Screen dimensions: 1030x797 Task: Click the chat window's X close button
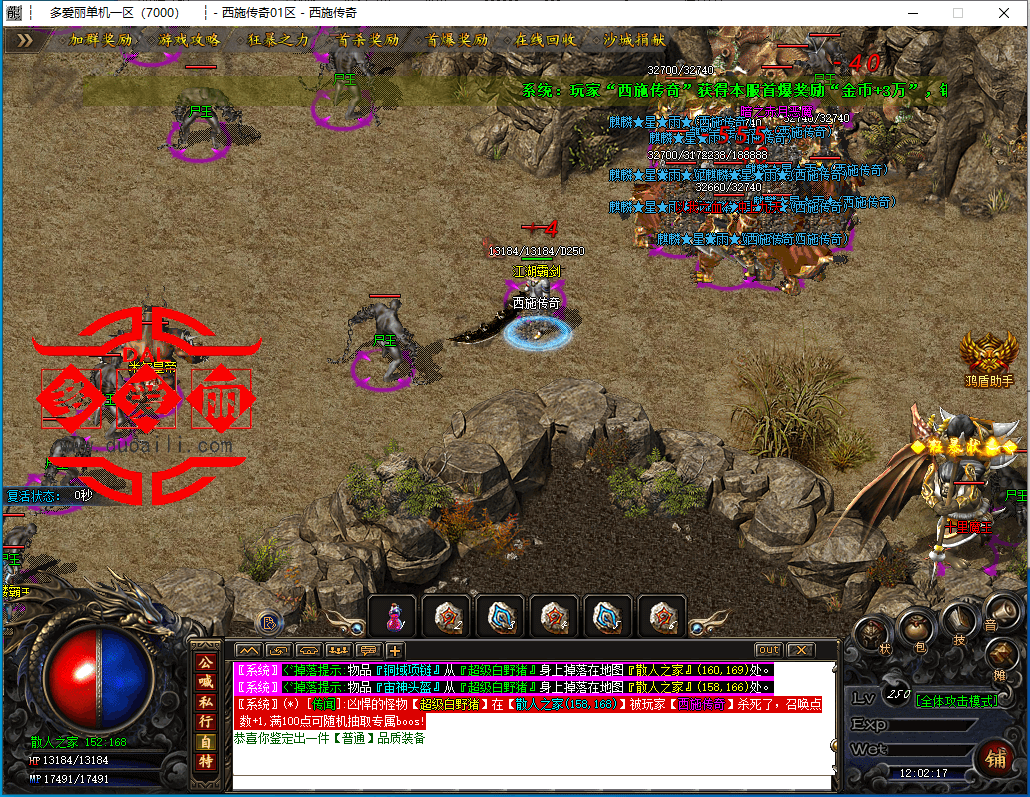pos(801,651)
